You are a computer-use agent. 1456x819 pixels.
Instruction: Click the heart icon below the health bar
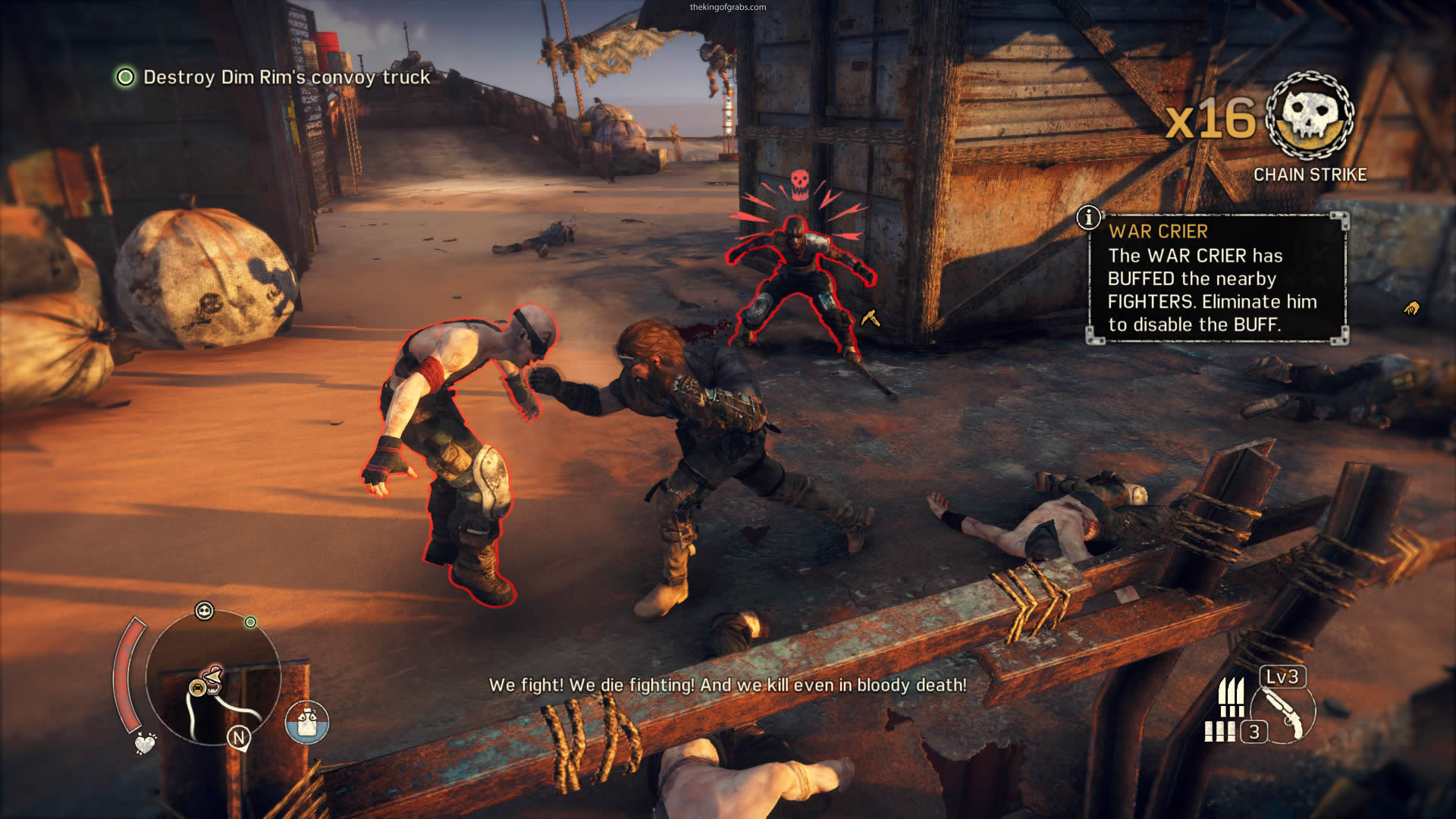coord(144,743)
